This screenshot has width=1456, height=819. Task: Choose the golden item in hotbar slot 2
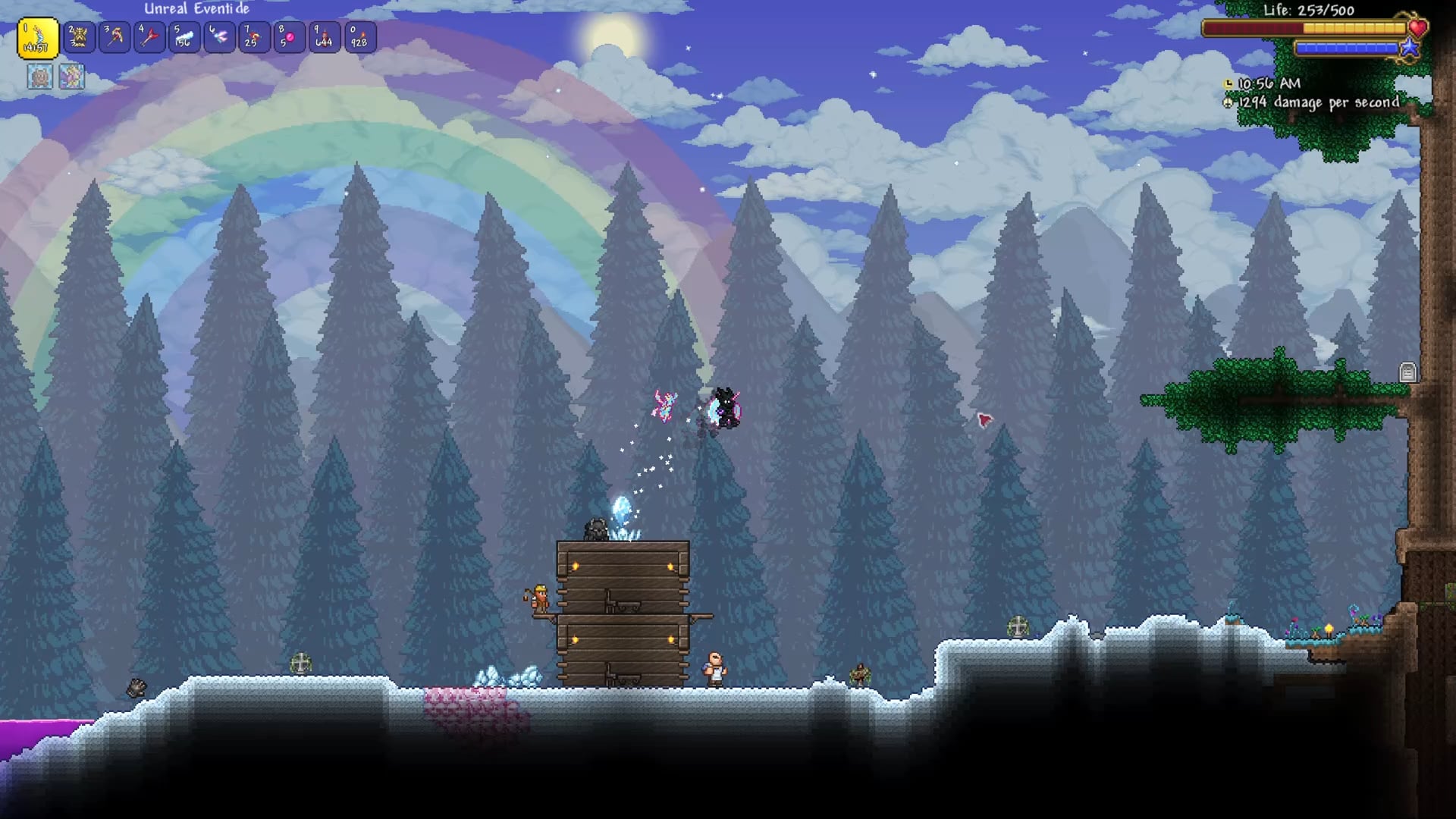(79, 37)
